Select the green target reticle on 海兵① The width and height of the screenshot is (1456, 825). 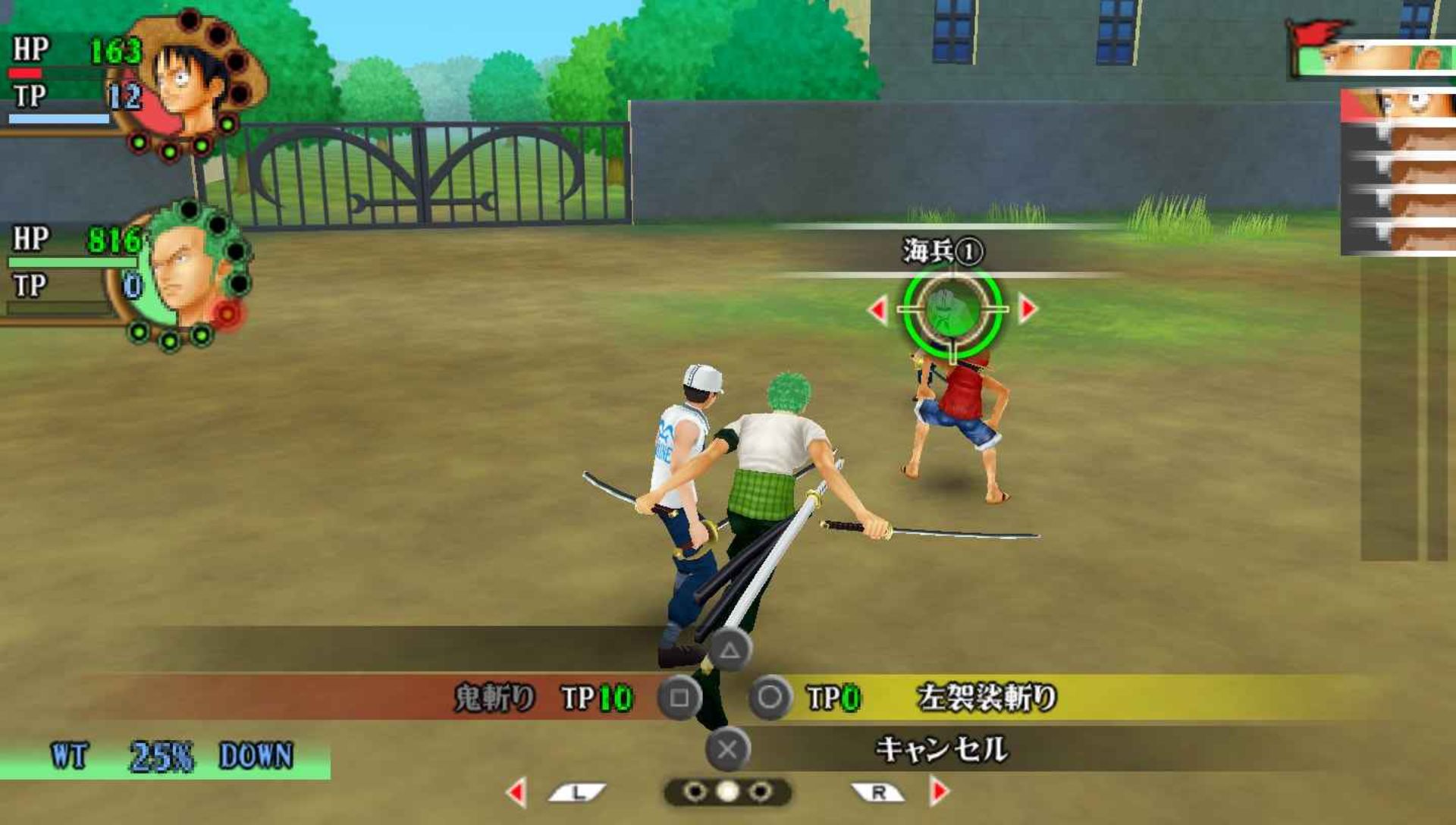(x=952, y=311)
